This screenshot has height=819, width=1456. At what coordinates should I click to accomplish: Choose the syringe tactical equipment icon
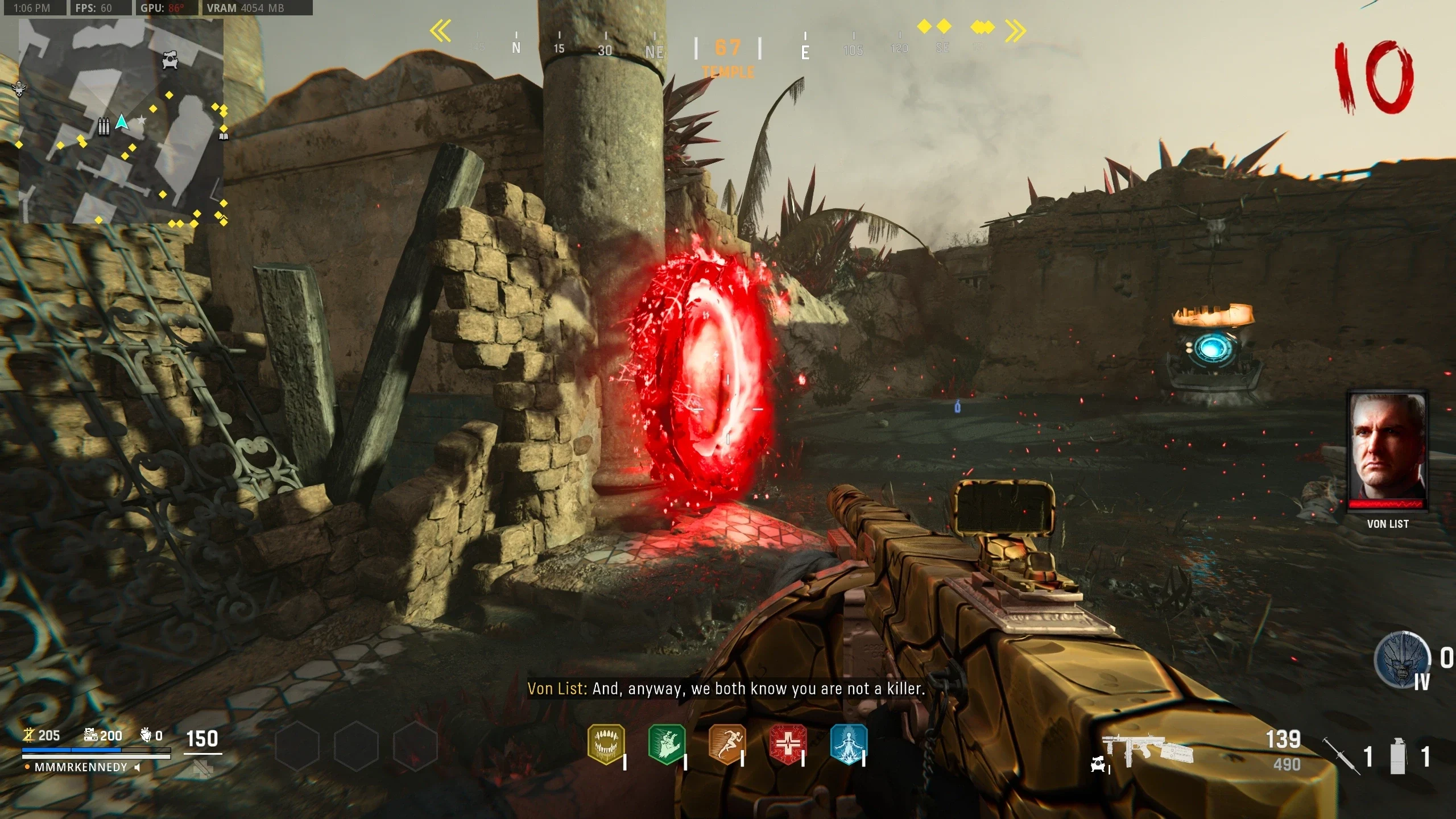pyautogui.click(x=1340, y=755)
